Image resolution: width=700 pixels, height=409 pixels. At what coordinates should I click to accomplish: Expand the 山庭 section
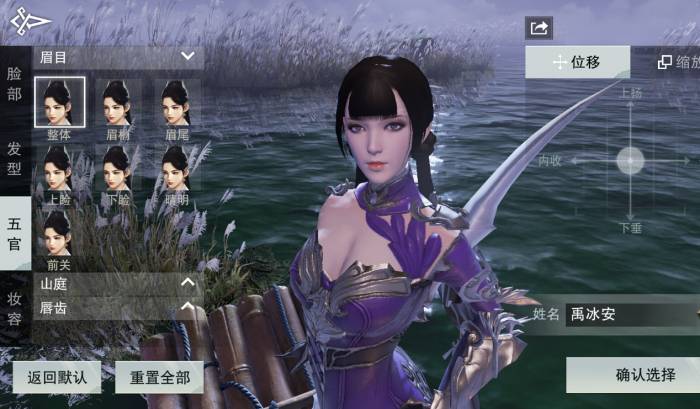tap(187, 283)
